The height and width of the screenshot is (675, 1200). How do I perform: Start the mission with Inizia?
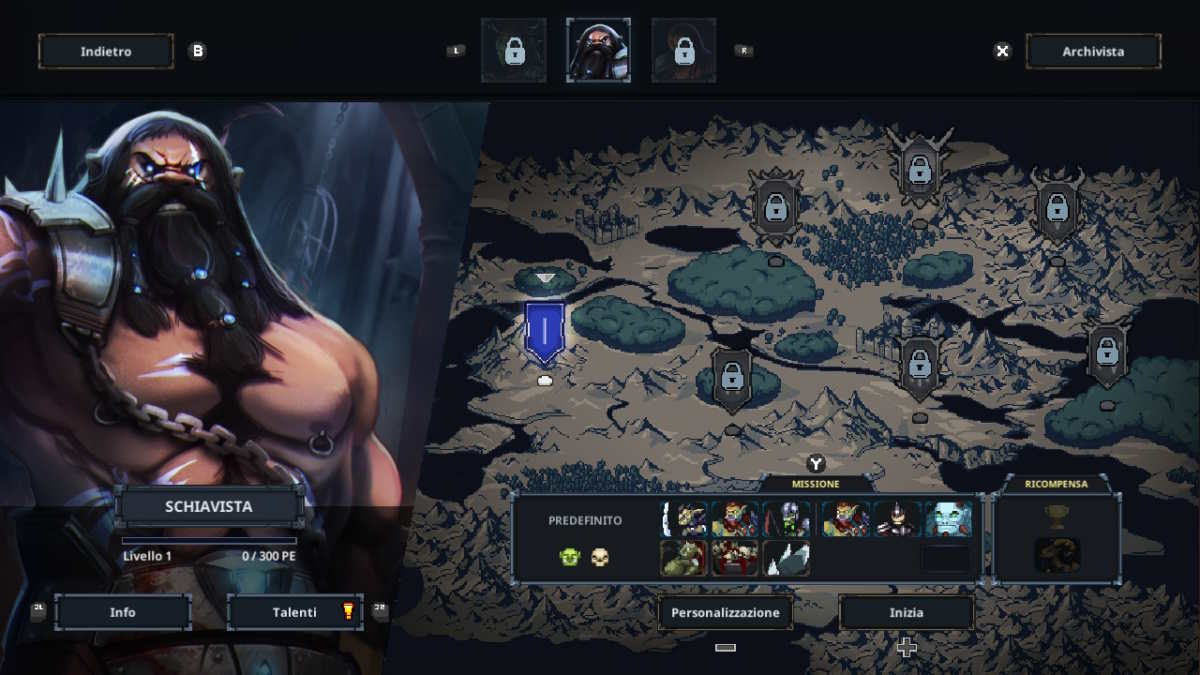click(x=906, y=612)
